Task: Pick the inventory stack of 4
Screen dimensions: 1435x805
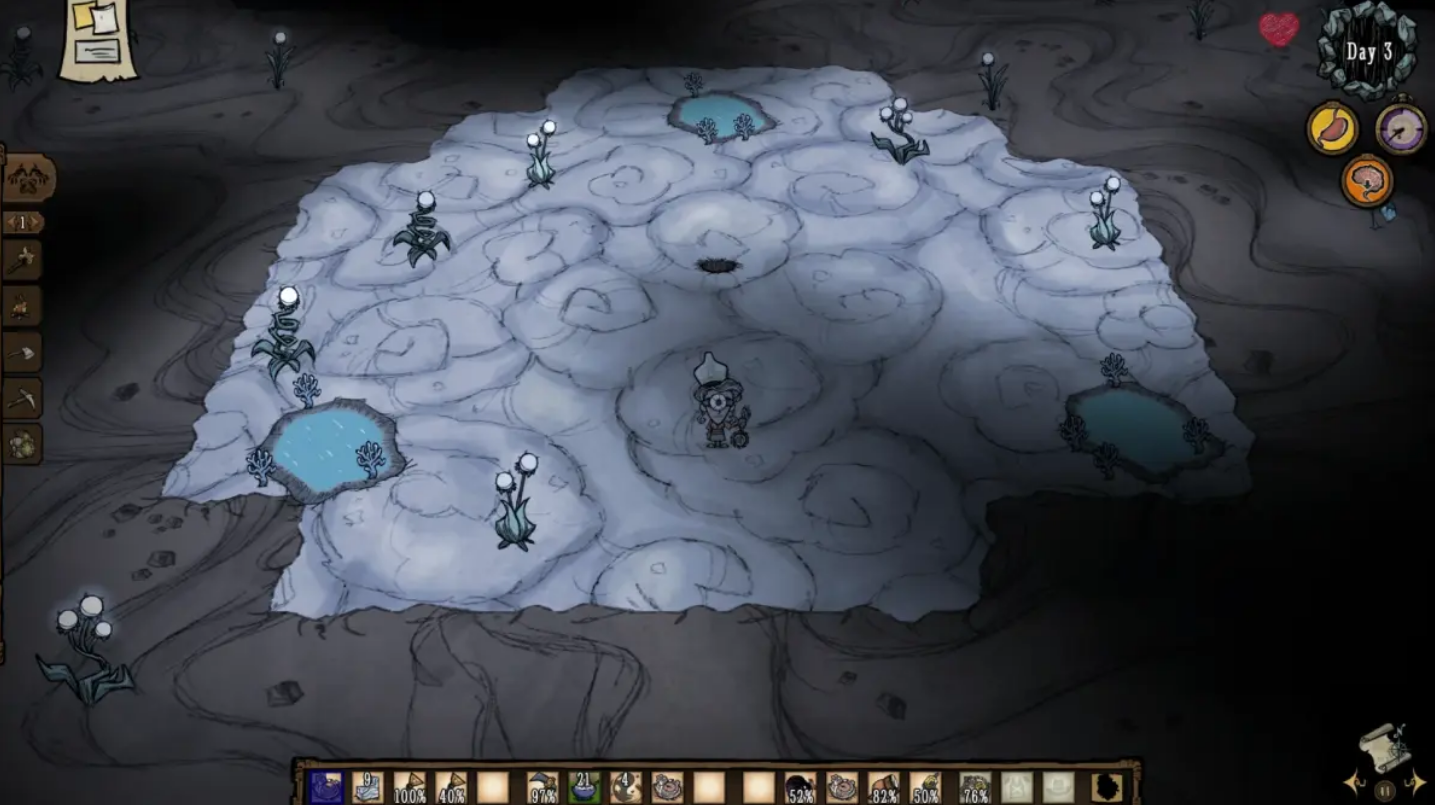Action: click(626, 787)
